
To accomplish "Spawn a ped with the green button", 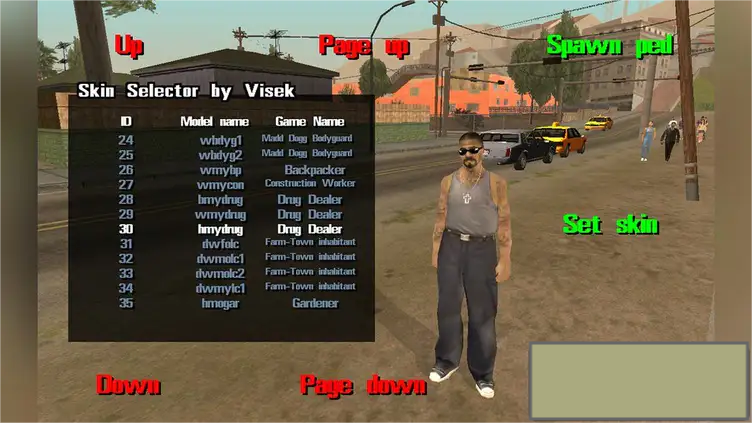I will click(x=609, y=46).
